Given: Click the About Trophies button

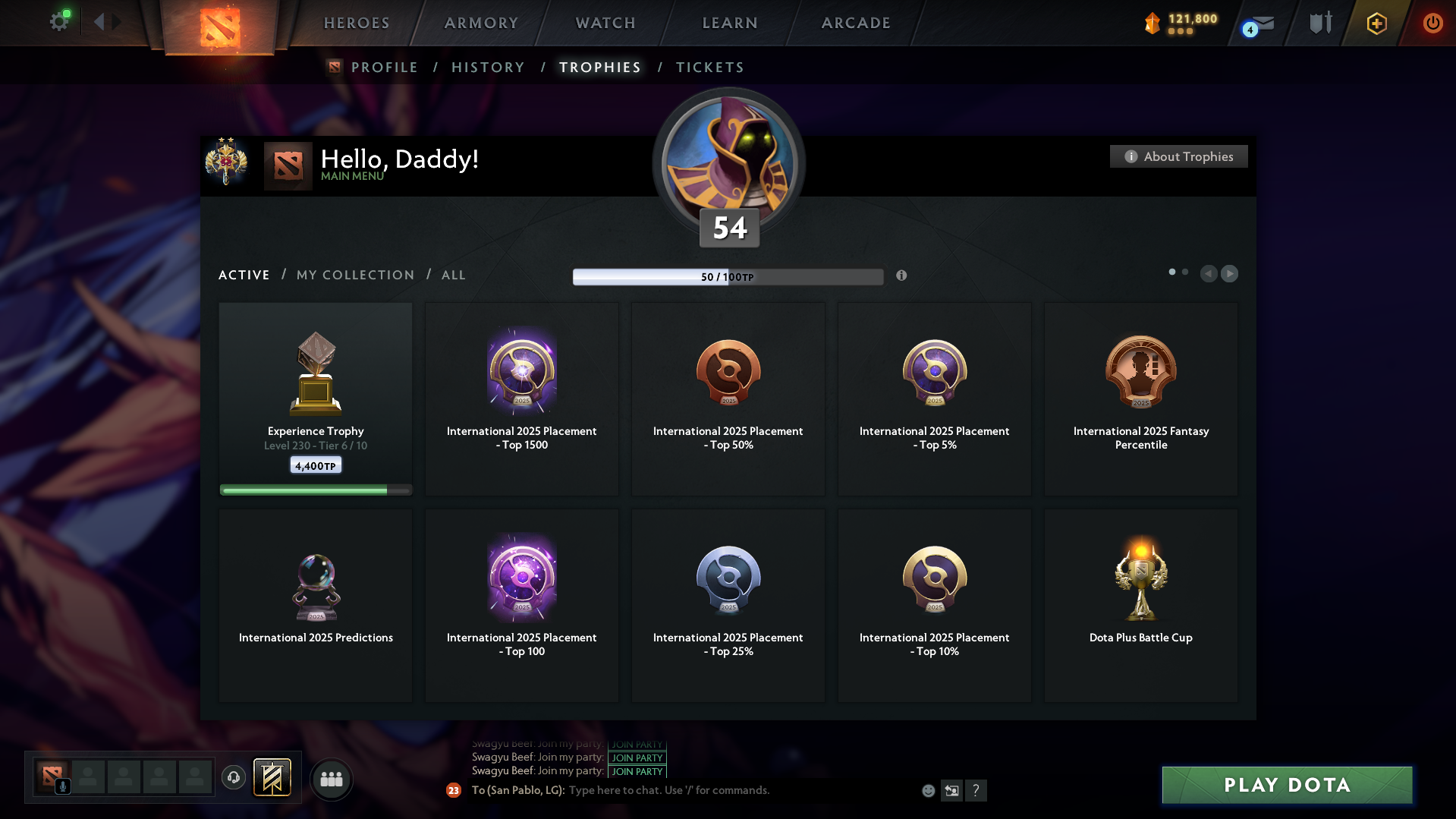Looking at the screenshot, I should [x=1178, y=156].
